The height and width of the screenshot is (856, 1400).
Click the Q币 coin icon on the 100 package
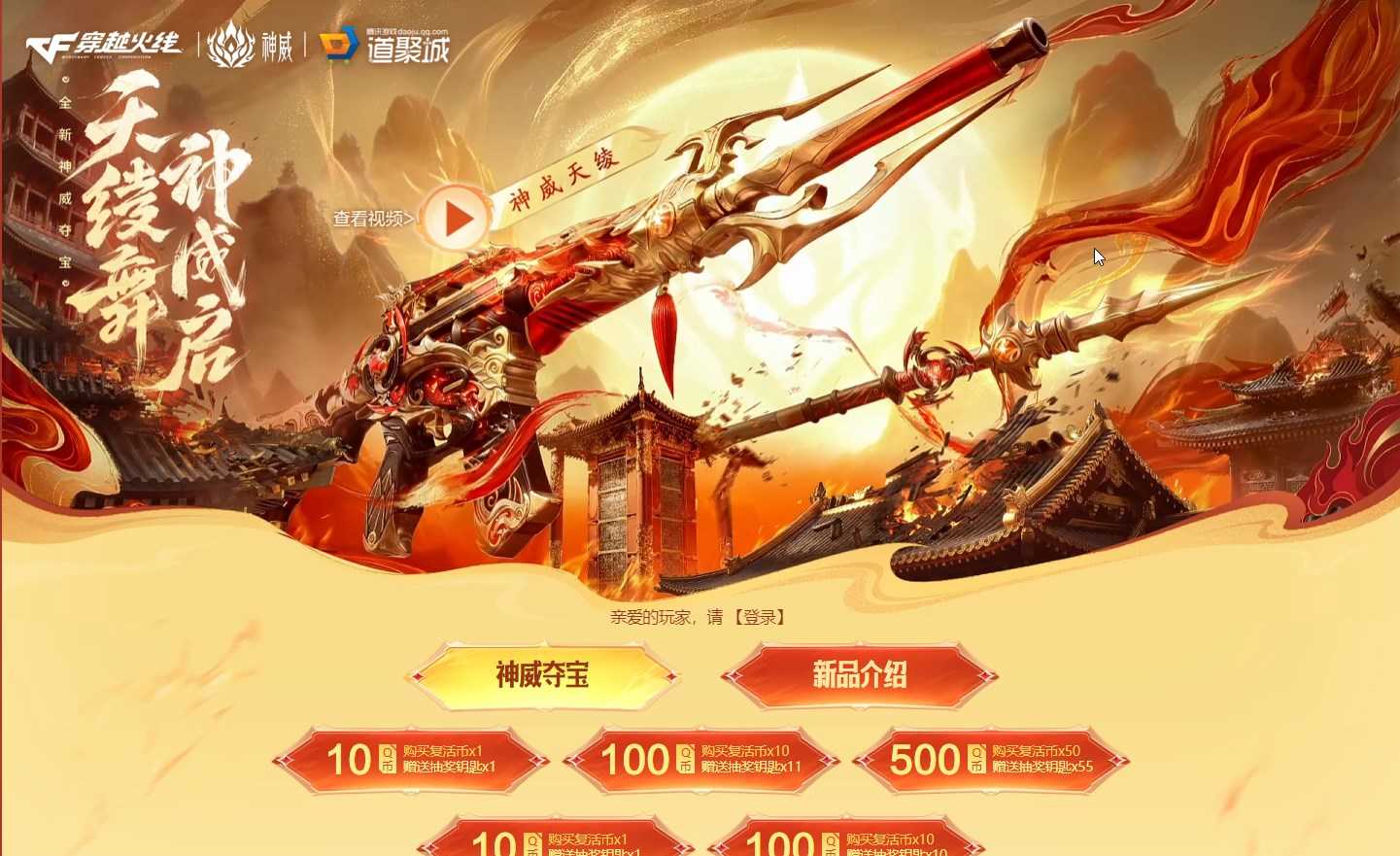688,759
